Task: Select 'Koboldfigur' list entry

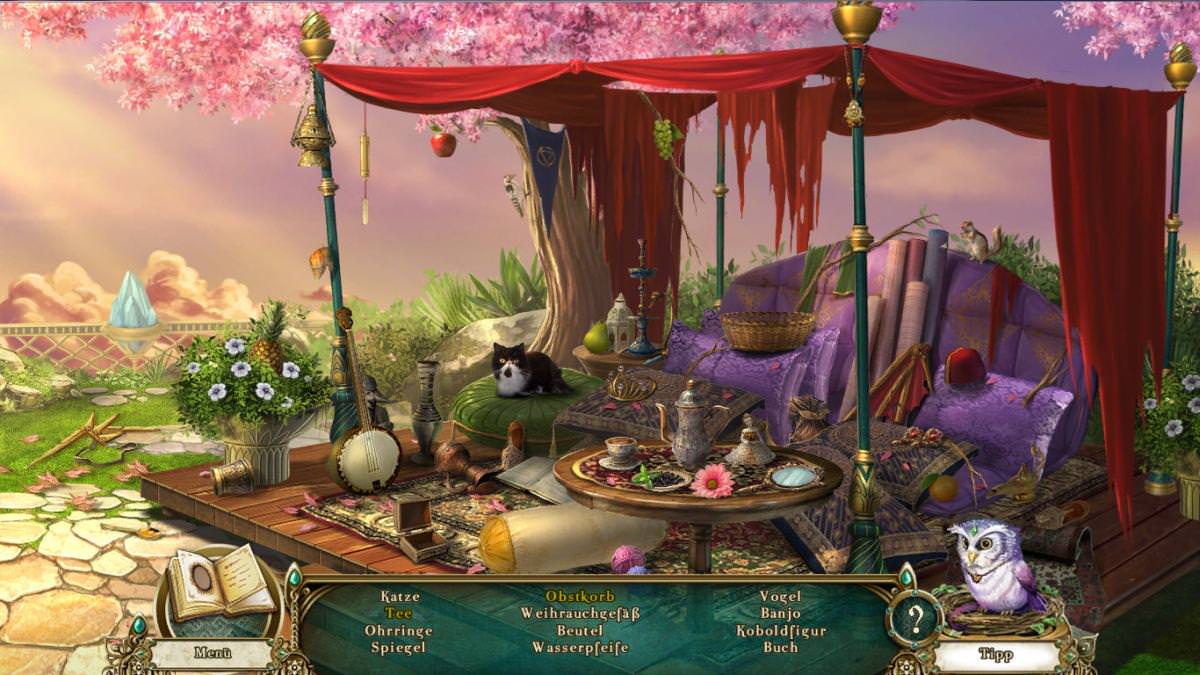Action: tap(780, 630)
